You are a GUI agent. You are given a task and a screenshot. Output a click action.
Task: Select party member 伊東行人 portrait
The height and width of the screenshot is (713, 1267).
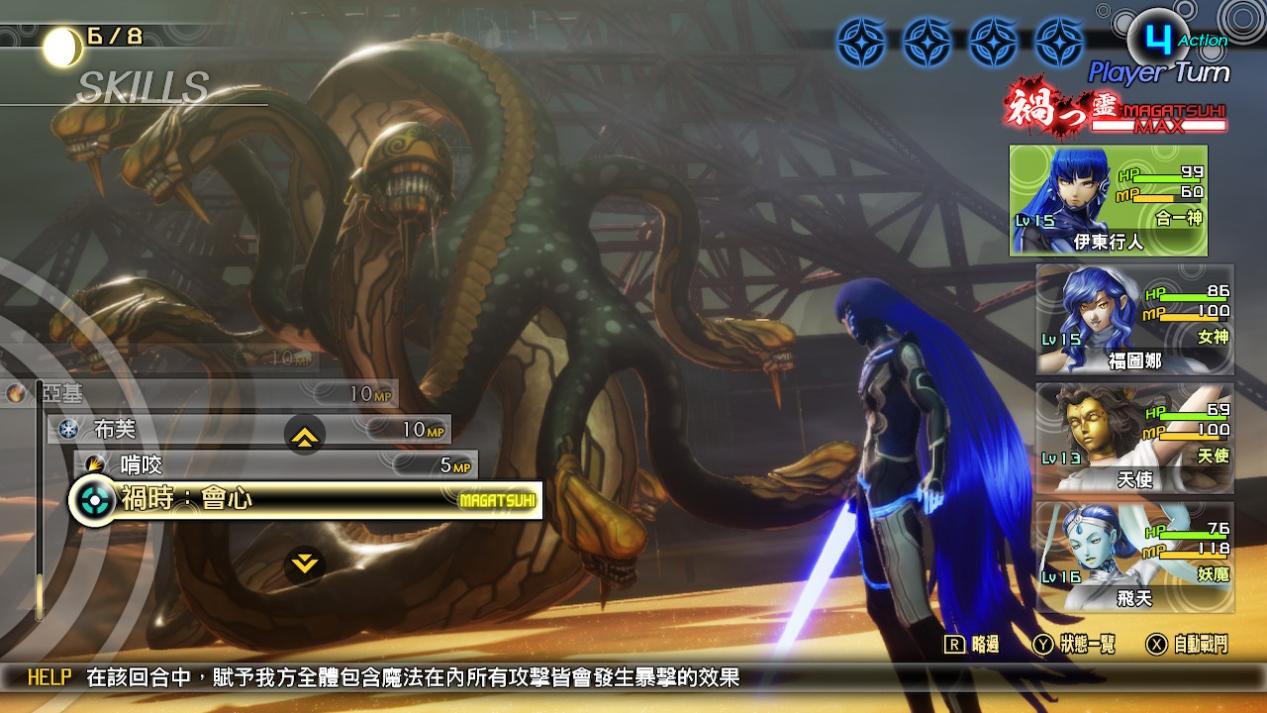click(1108, 200)
